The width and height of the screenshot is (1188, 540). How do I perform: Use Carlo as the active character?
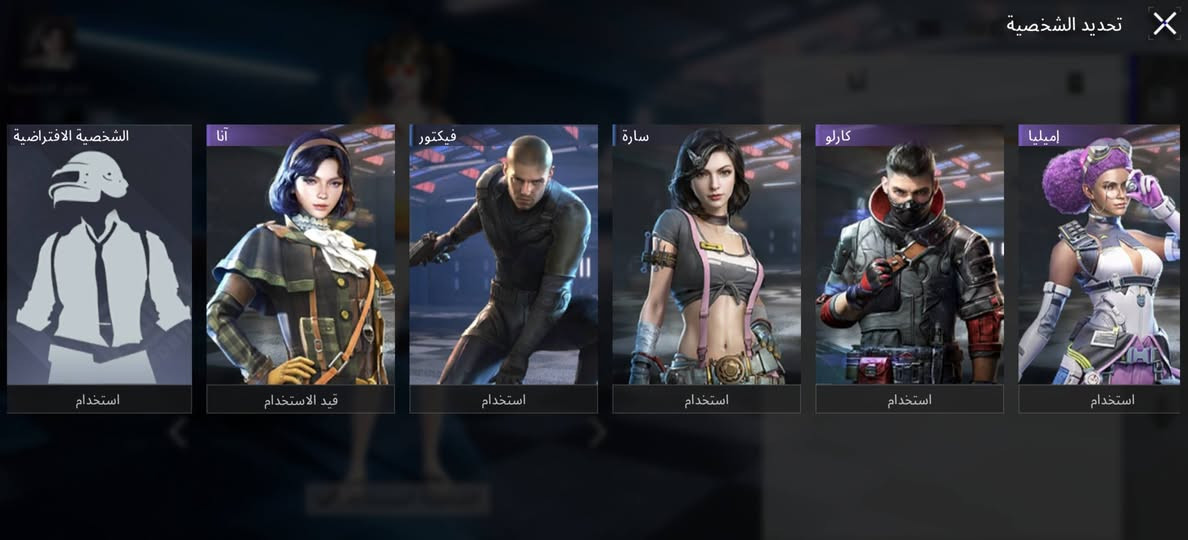[x=909, y=400]
